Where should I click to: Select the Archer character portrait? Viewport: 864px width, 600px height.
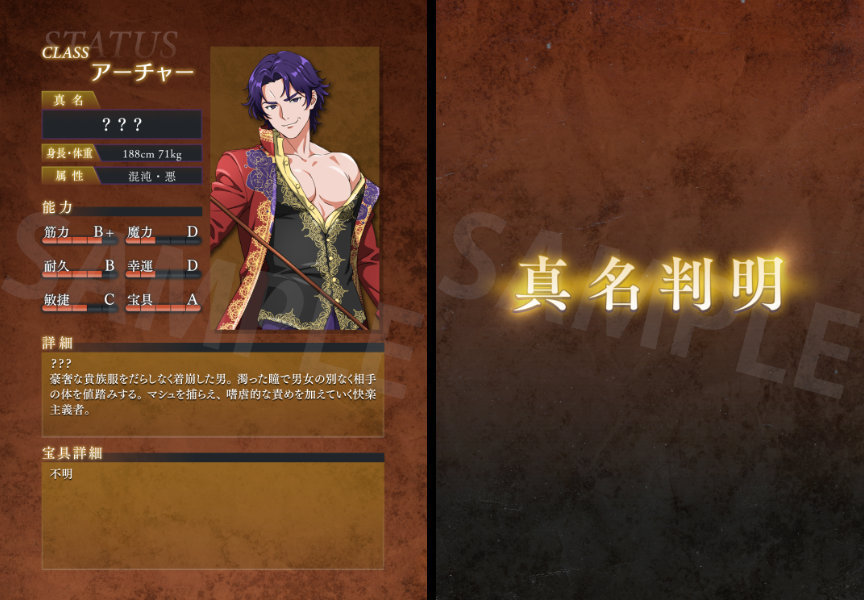[295, 189]
